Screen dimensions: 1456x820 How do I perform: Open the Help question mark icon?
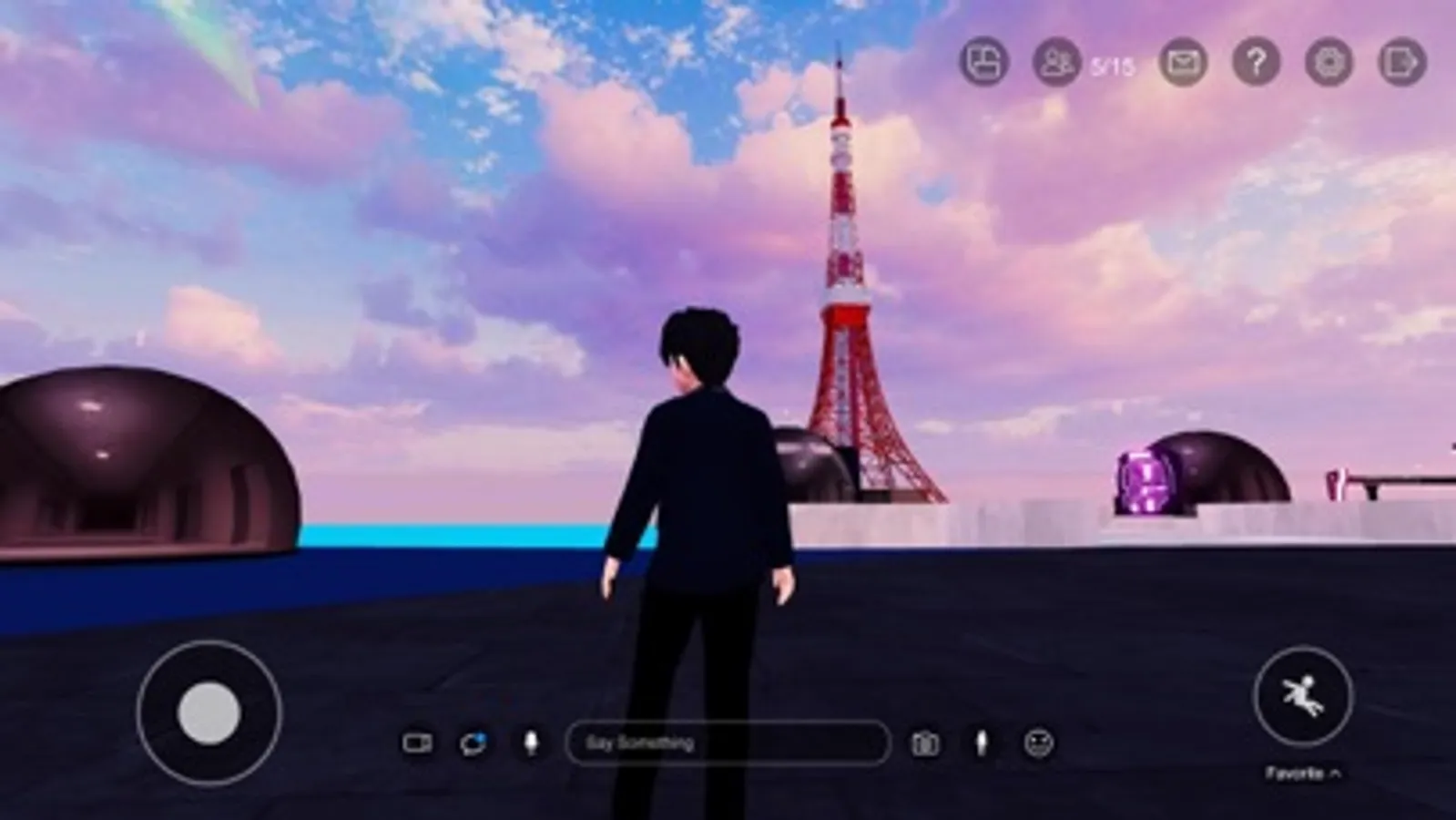point(1257,62)
